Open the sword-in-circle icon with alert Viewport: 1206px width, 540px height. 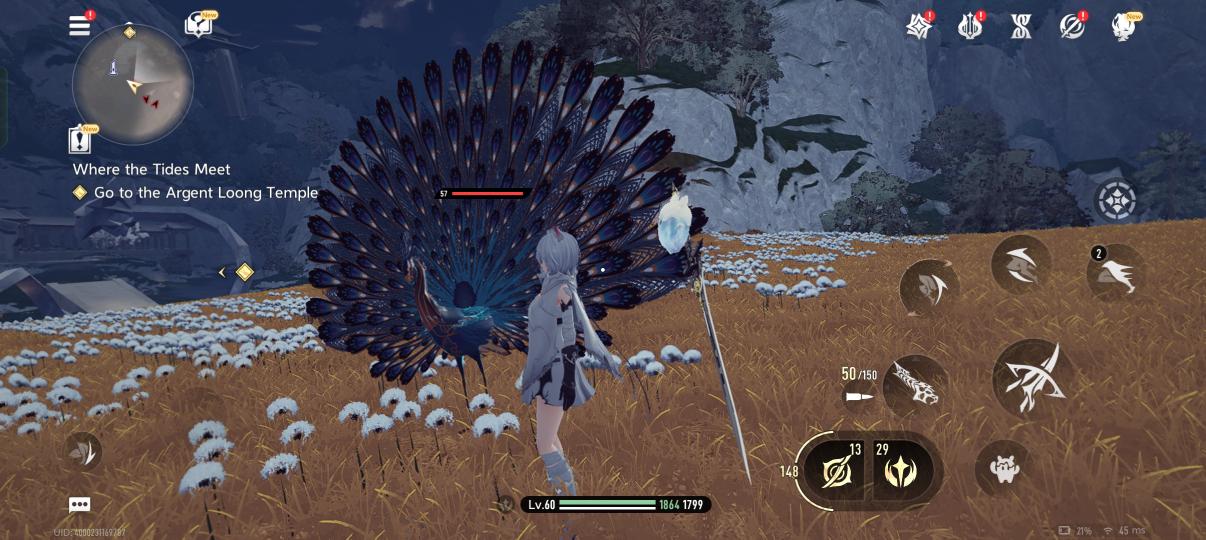(x=1072, y=27)
